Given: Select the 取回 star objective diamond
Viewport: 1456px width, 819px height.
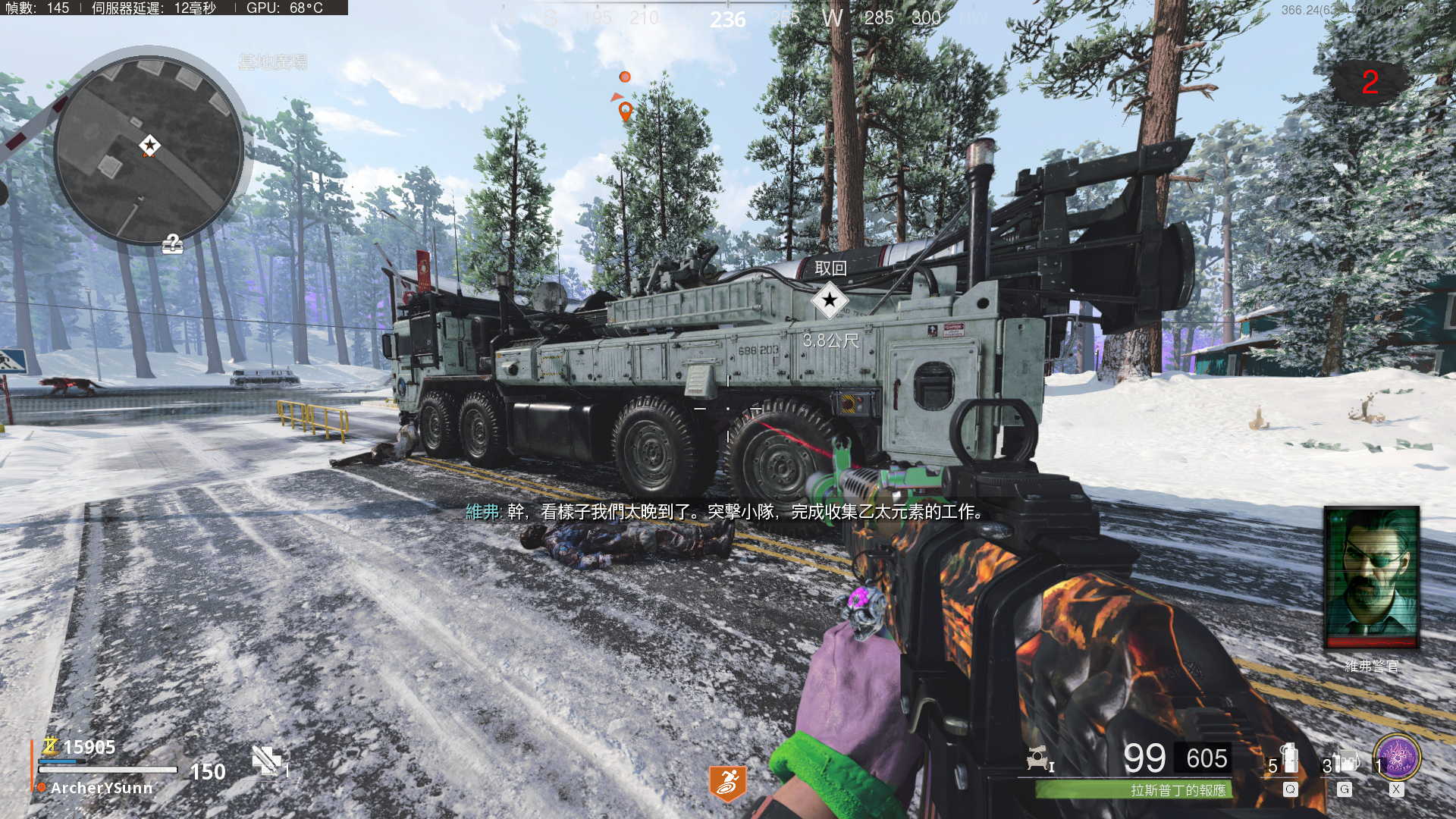Looking at the screenshot, I should 830,300.
